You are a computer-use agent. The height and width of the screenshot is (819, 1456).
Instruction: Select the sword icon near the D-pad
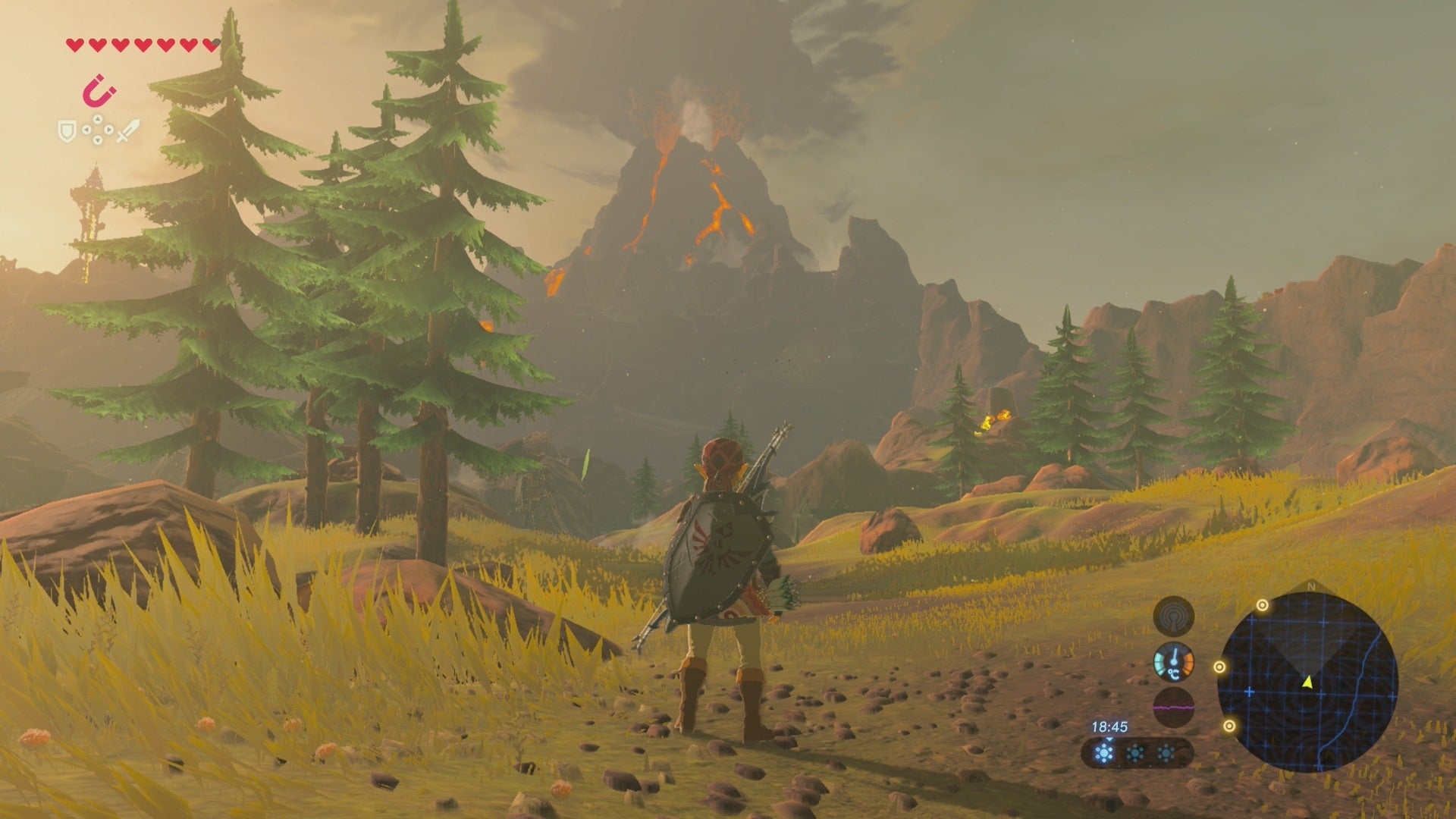coord(128,130)
